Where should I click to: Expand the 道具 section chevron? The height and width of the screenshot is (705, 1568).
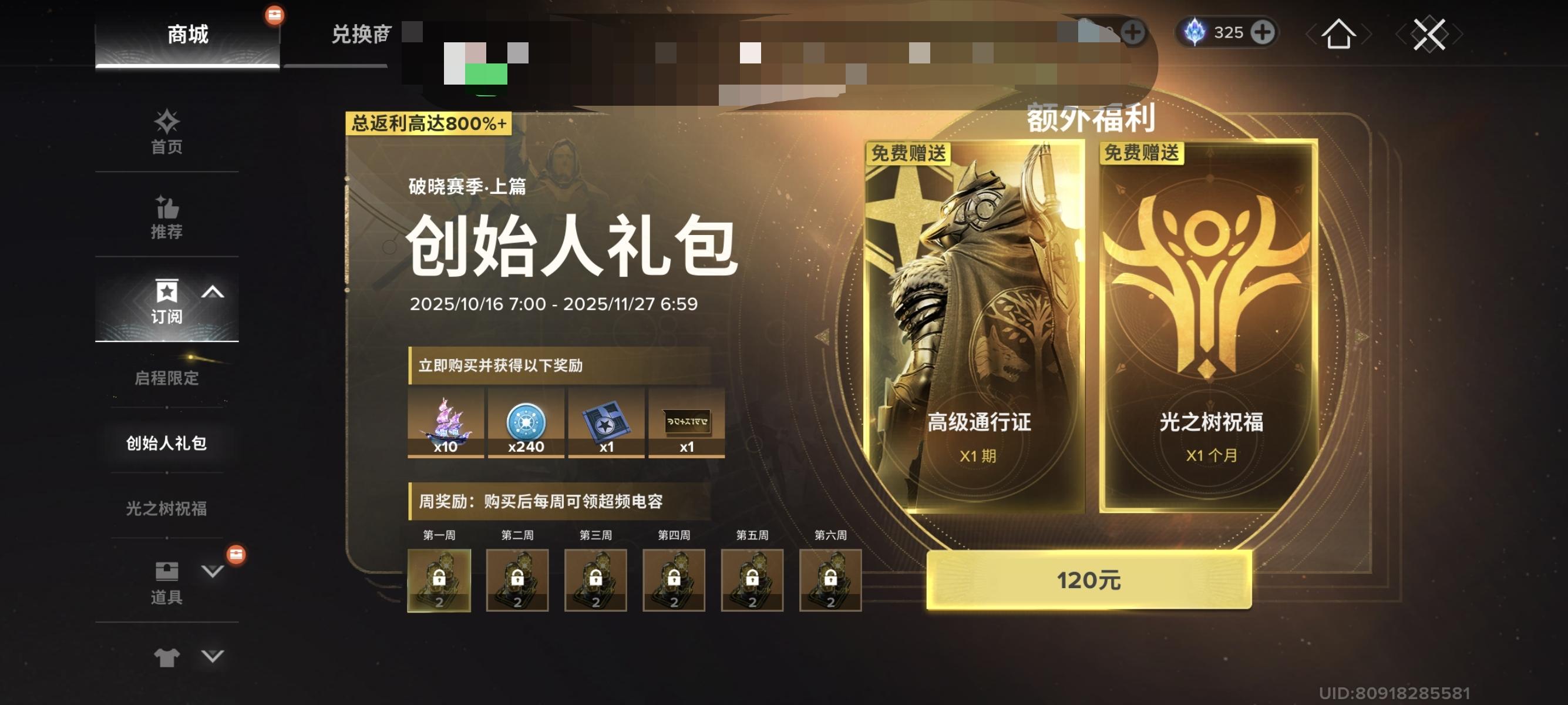pos(210,570)
